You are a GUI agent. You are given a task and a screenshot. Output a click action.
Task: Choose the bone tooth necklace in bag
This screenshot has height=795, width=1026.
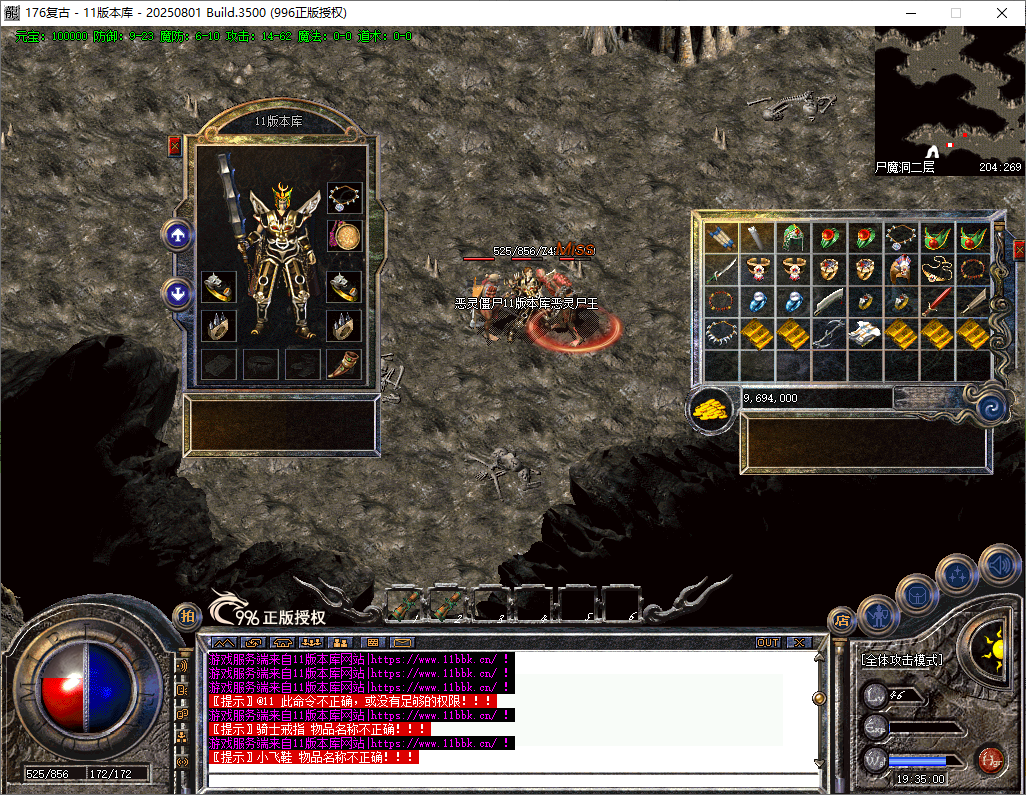[x=720, y=333]
